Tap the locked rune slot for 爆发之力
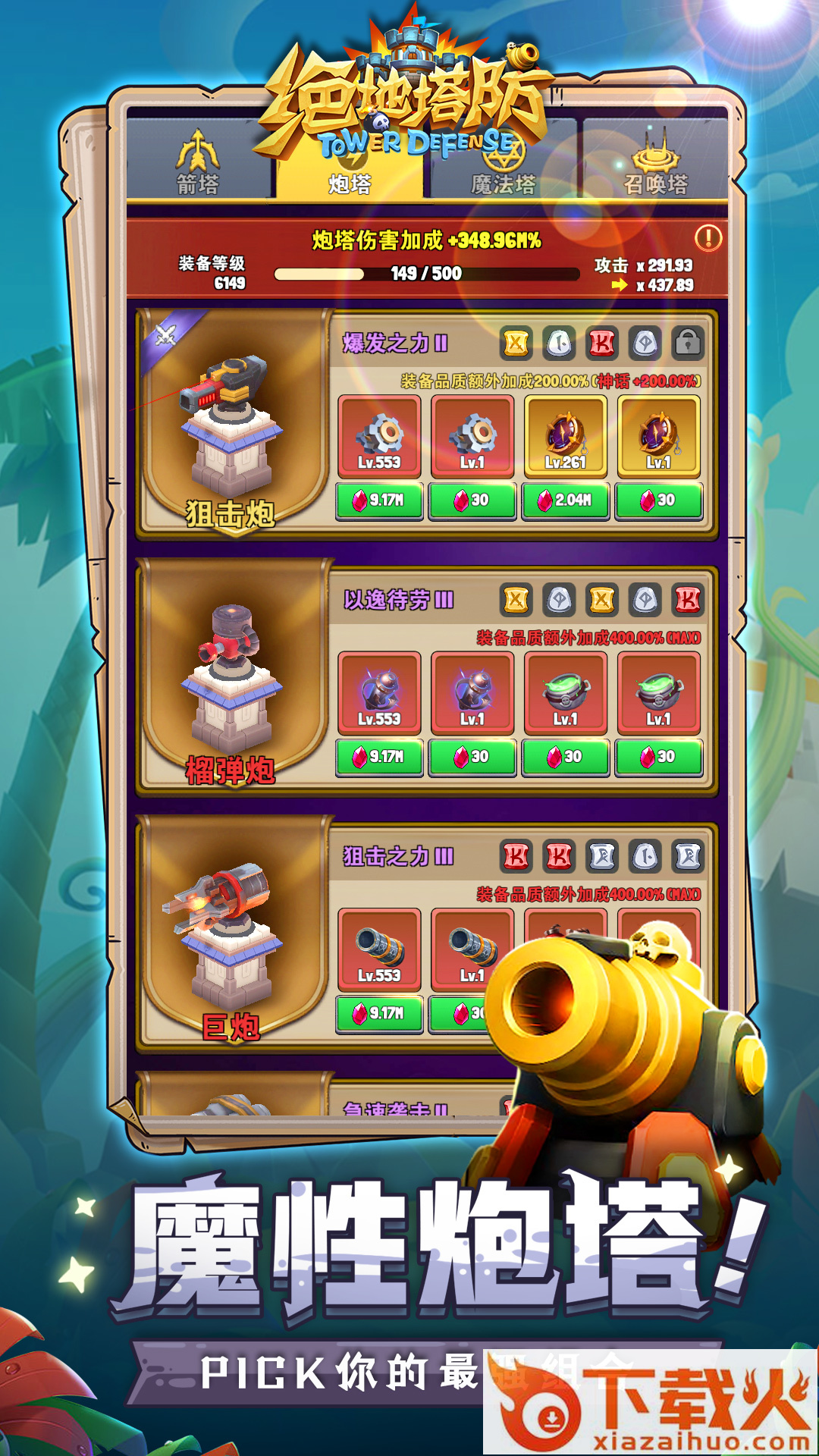This screenshot has height=1456, width=819. (687, 343)
